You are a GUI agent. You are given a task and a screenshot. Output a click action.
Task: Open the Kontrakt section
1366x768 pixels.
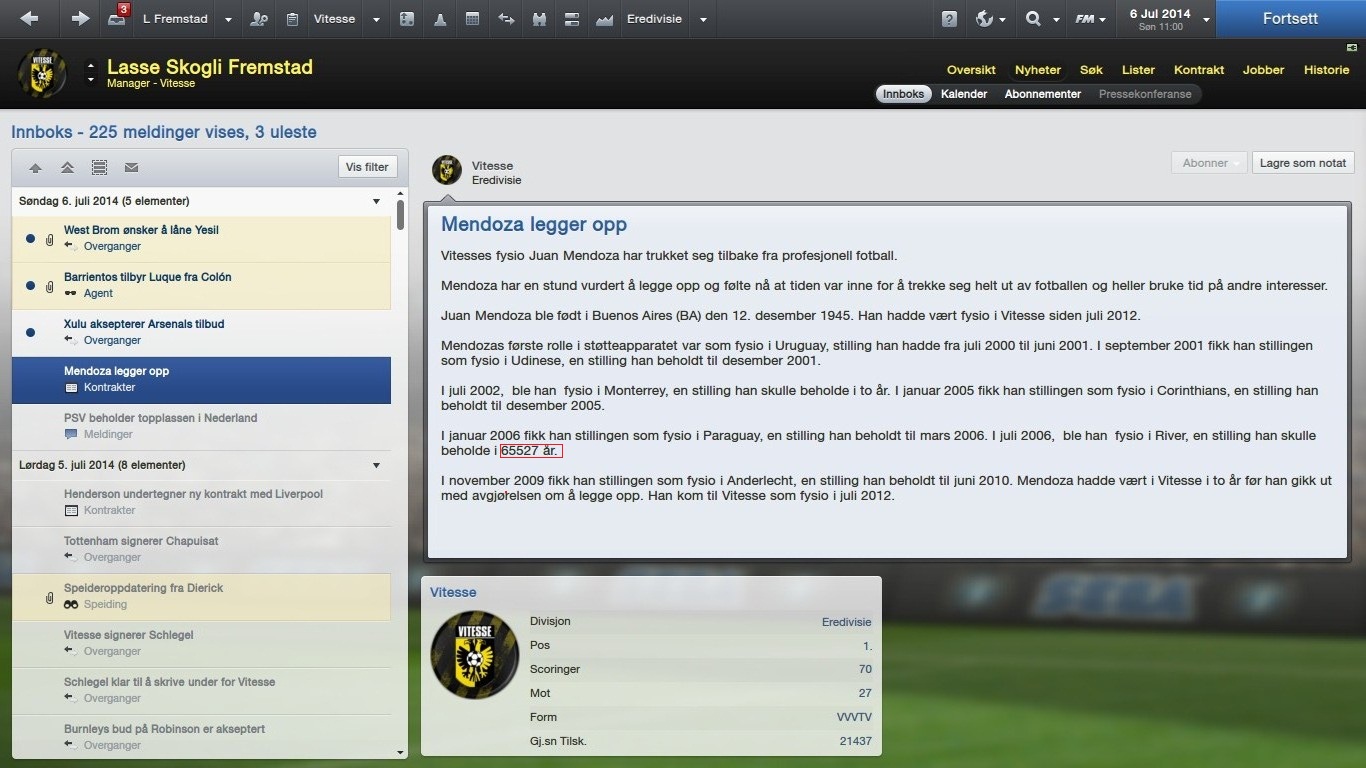point(1199,70)
